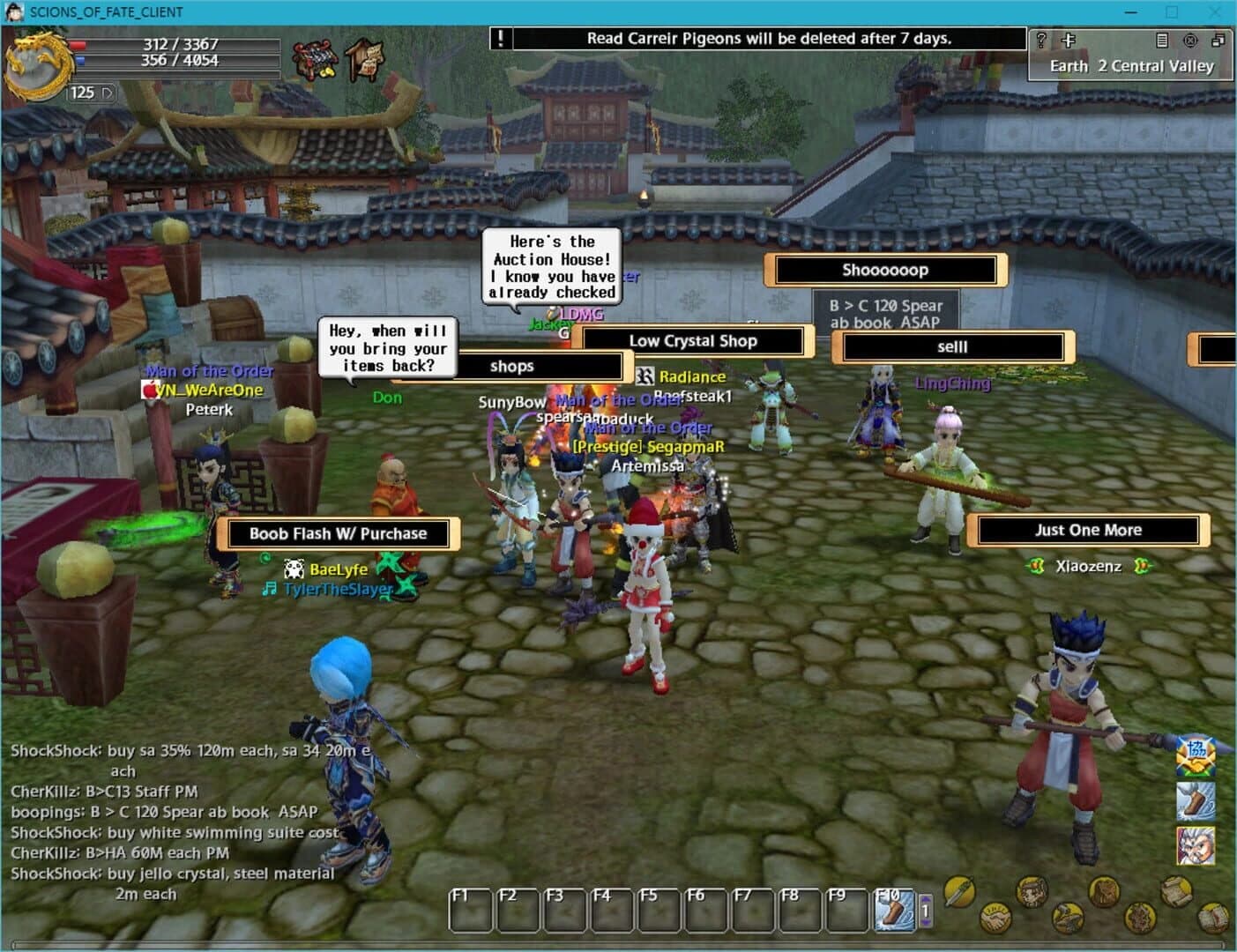Click the handshake trade icon at bottom right
This screenshot has height=952, width=1237.
click(996, 919)
